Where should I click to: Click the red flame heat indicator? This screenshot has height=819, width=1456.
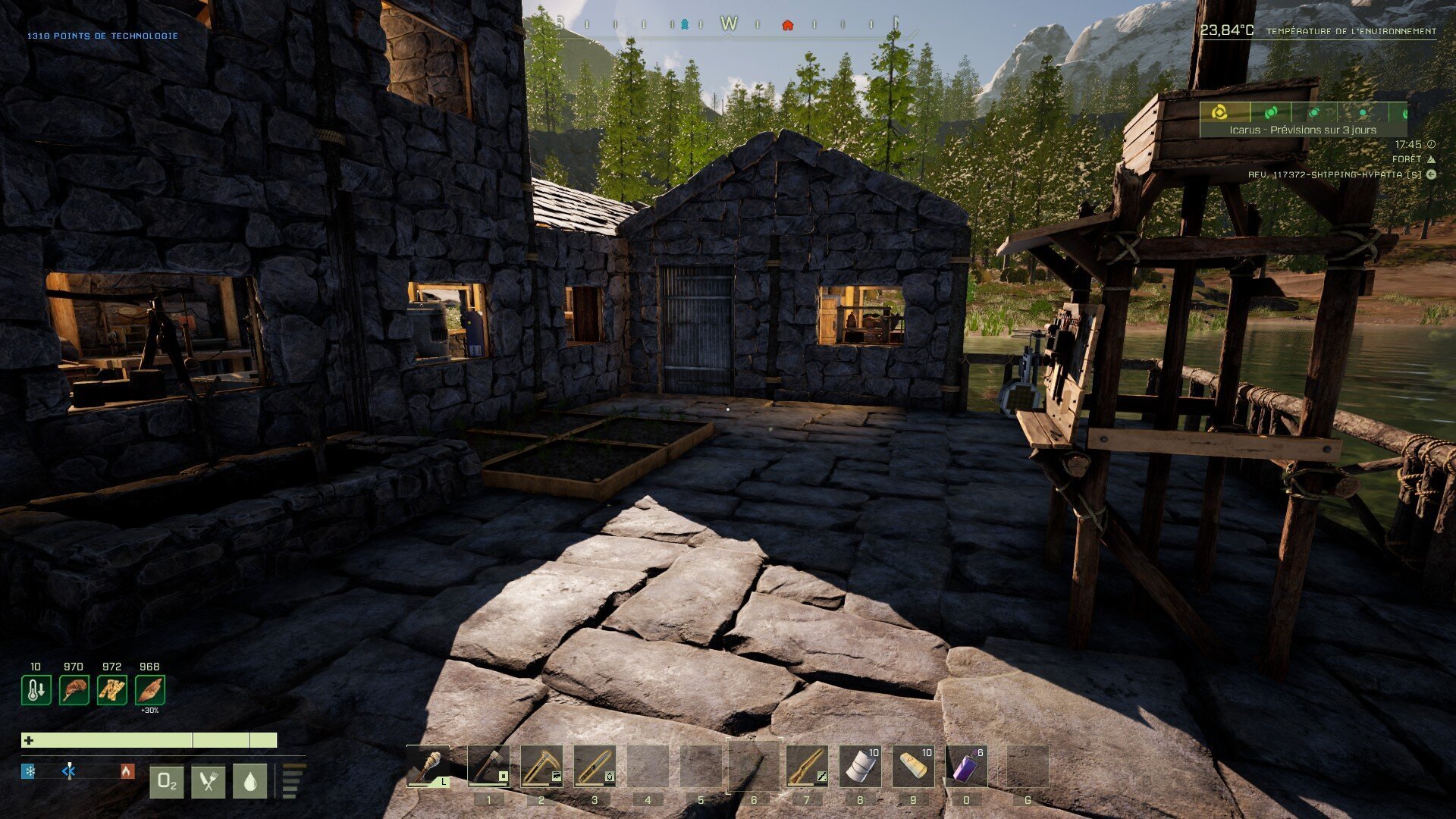pyautogui.click(x=127, y=772)
